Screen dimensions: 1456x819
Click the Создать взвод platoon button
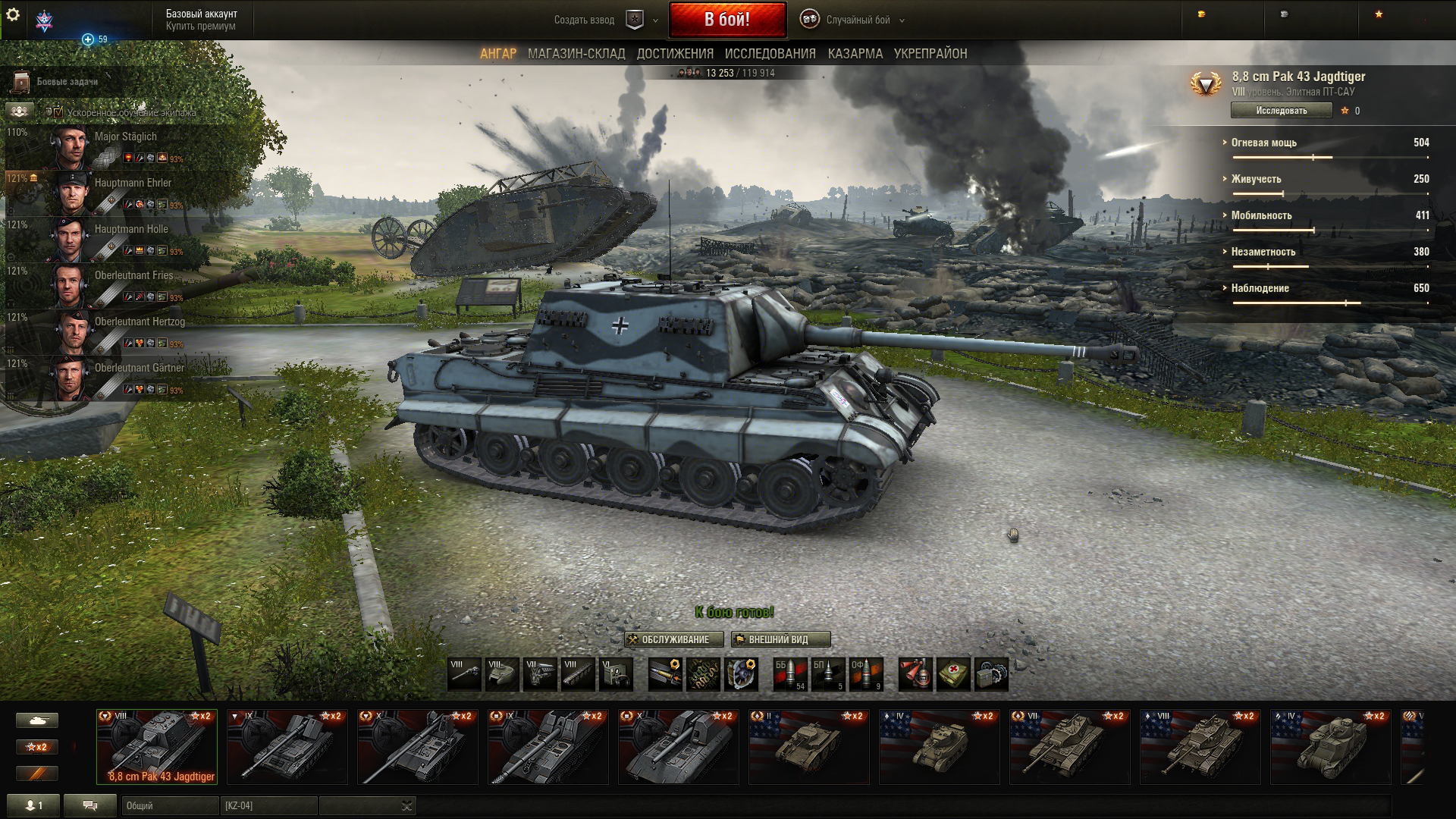584,20
